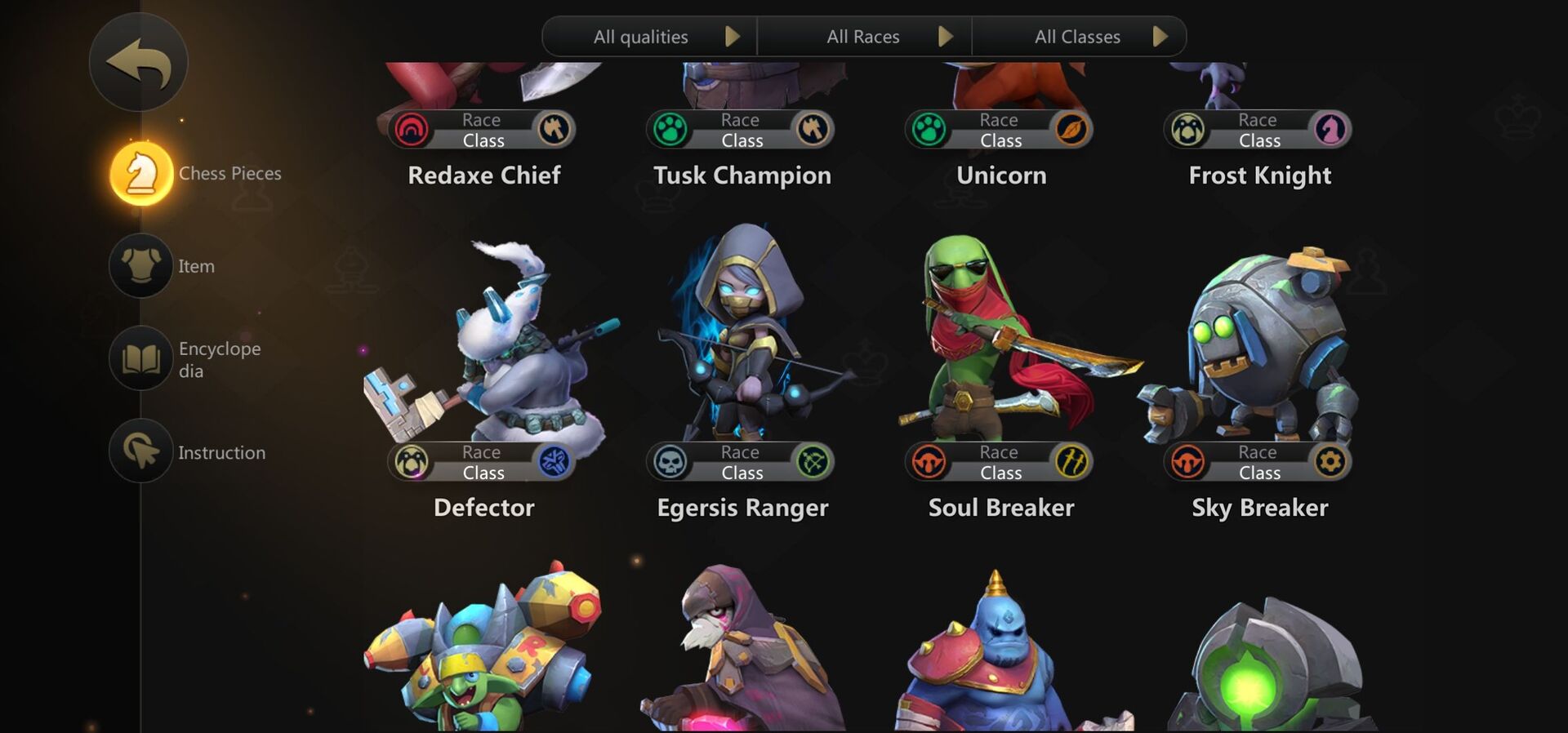Open the All Races filter
Viewport: 1568px width, 733px height.
point(864,36)
